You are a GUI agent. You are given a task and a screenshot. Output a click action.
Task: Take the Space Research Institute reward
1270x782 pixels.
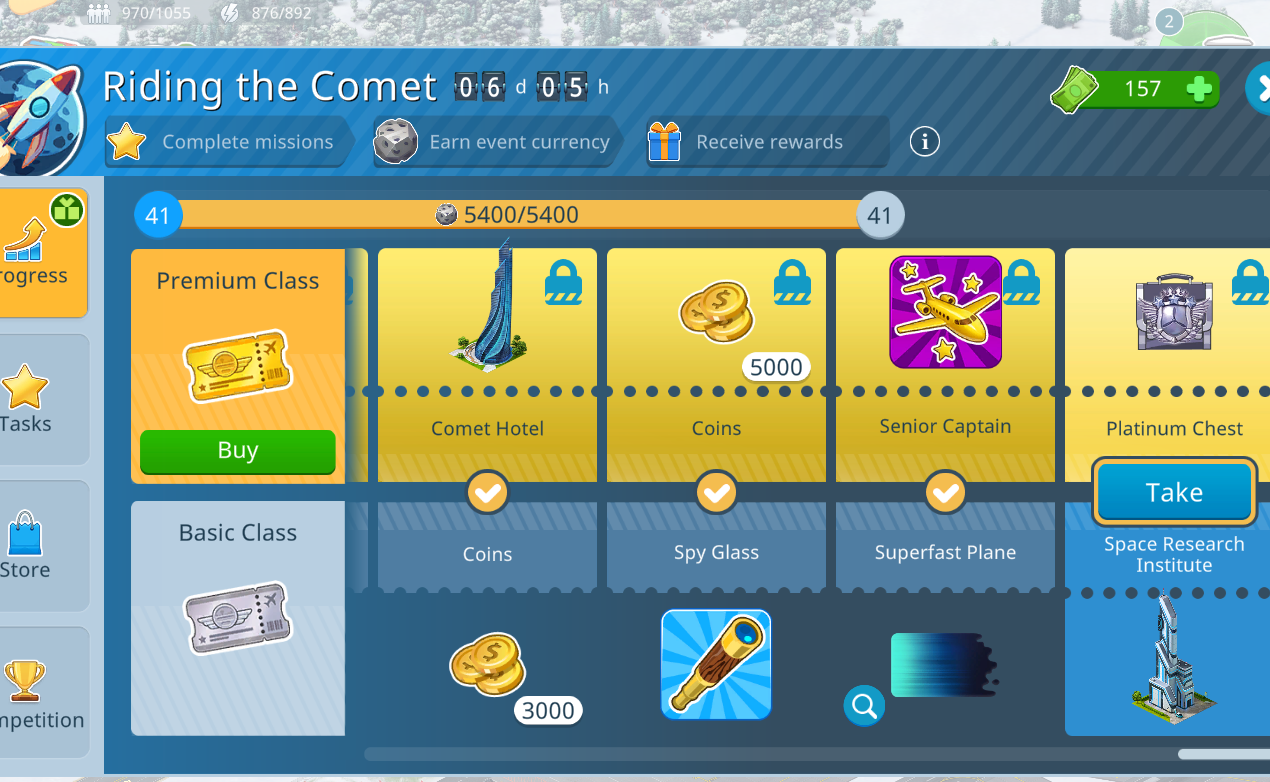coord(1174,492)
